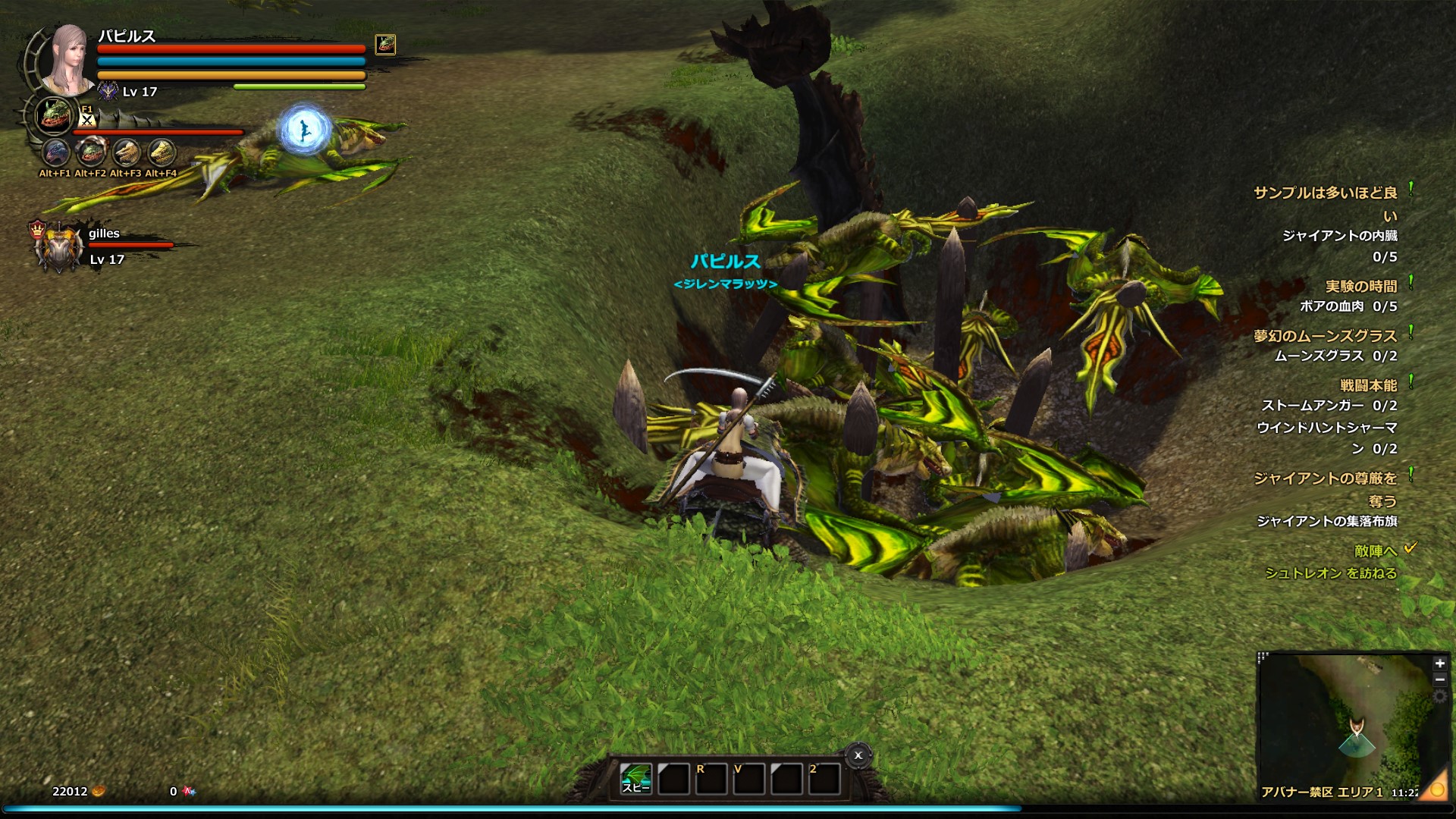Choose the Alt+F1 purple dragon
The image size is (1456, 819).
(x=55, y=153)
